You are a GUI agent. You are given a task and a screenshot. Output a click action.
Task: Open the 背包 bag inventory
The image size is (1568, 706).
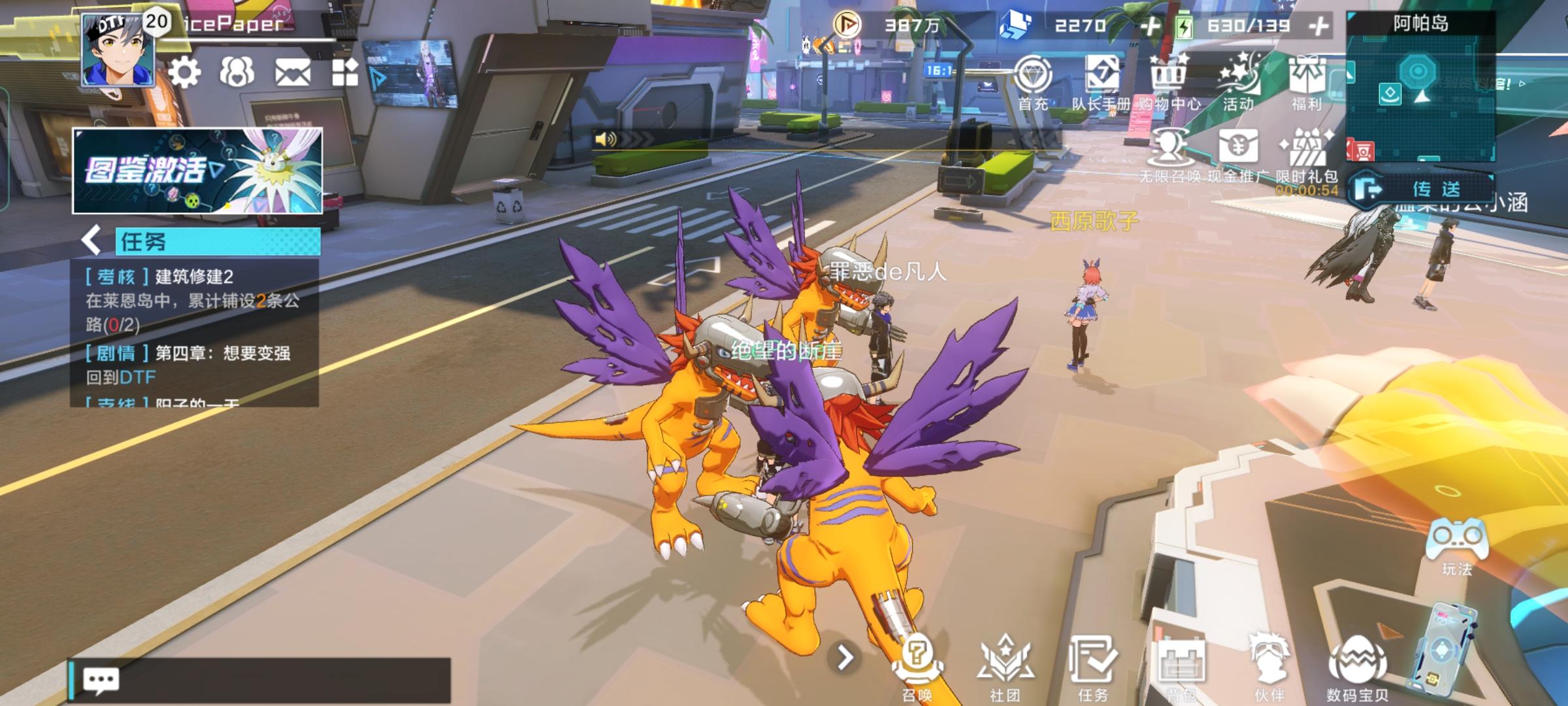(x=1181, y=665)
